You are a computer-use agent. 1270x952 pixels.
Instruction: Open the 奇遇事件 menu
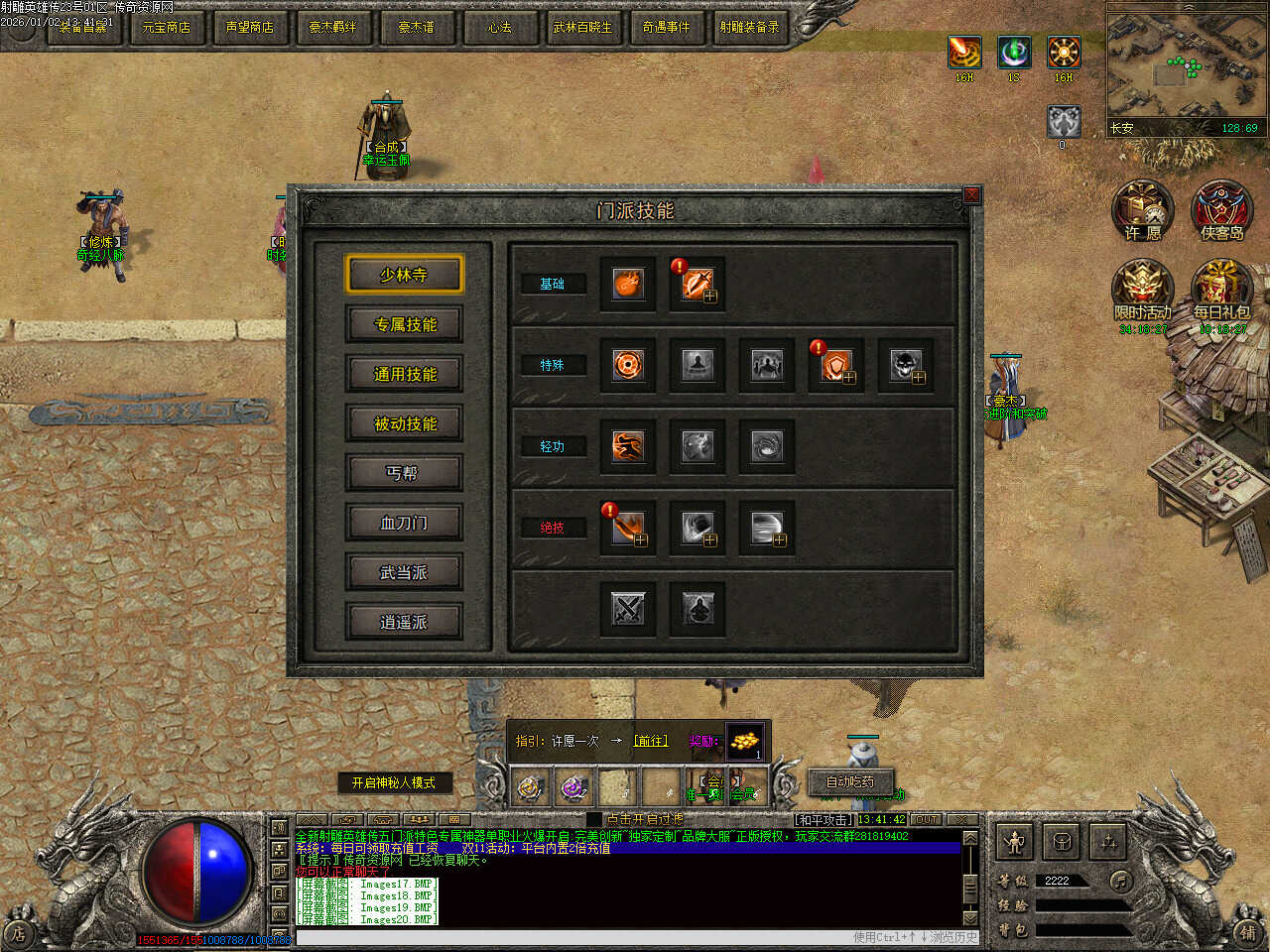click(666, 27)
